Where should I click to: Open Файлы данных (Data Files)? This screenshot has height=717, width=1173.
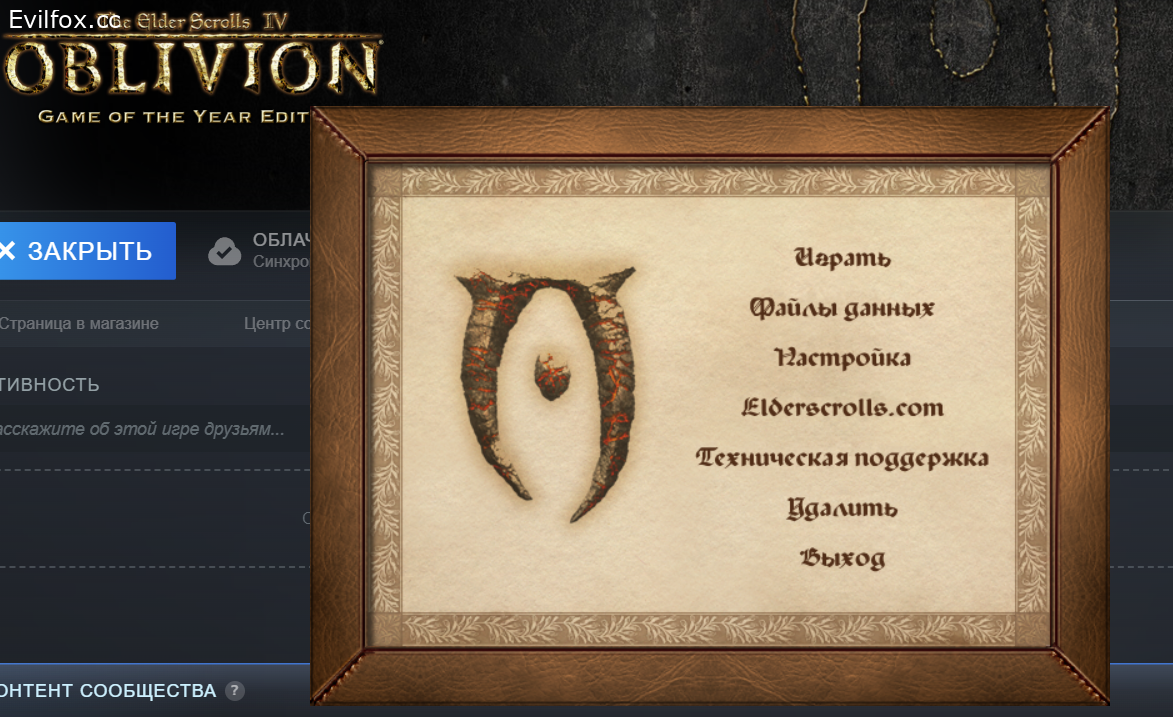pos(842,308)
